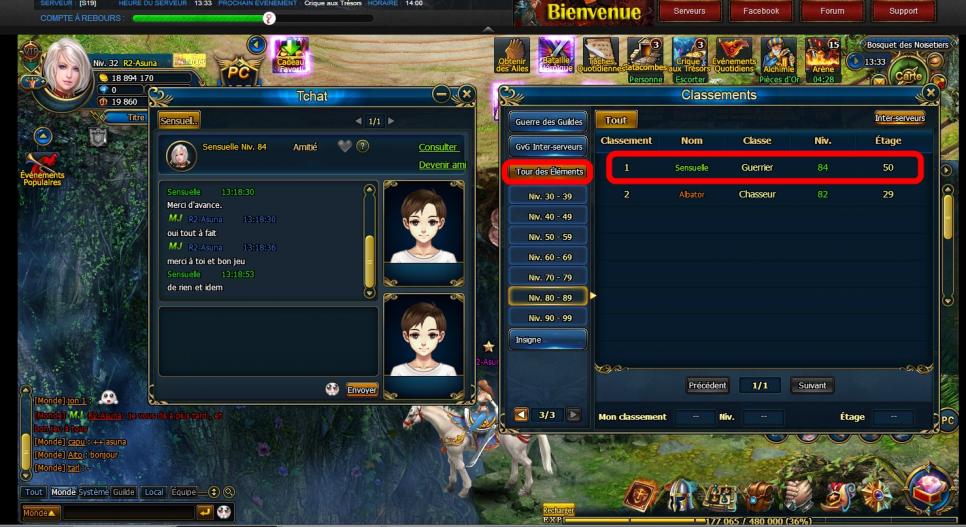Open the Consulter link for Sensuelle
This screenshot has height=527, width=966.
(439, 147)
